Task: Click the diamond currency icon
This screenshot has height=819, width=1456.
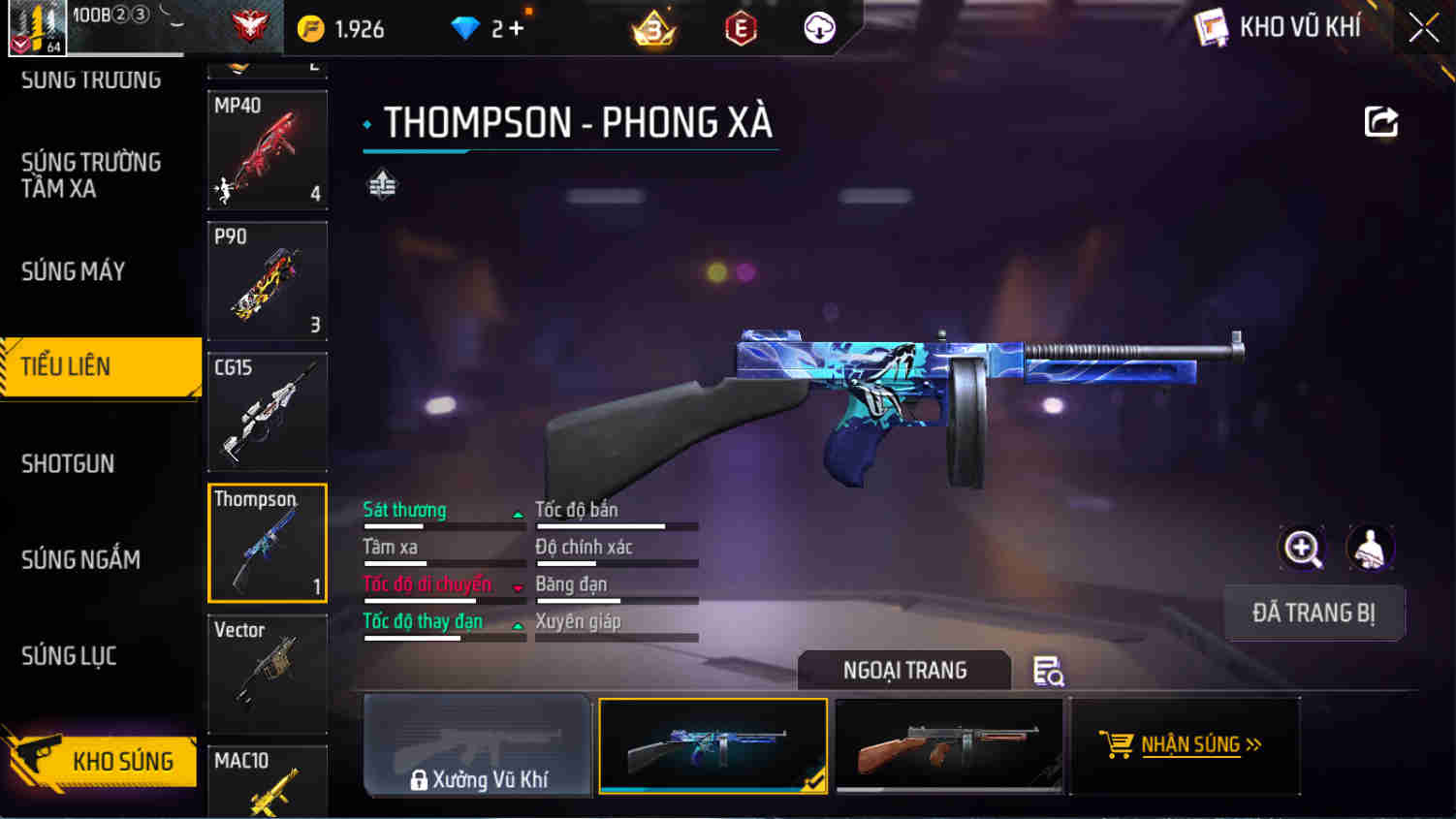Action: click(466, 28)
